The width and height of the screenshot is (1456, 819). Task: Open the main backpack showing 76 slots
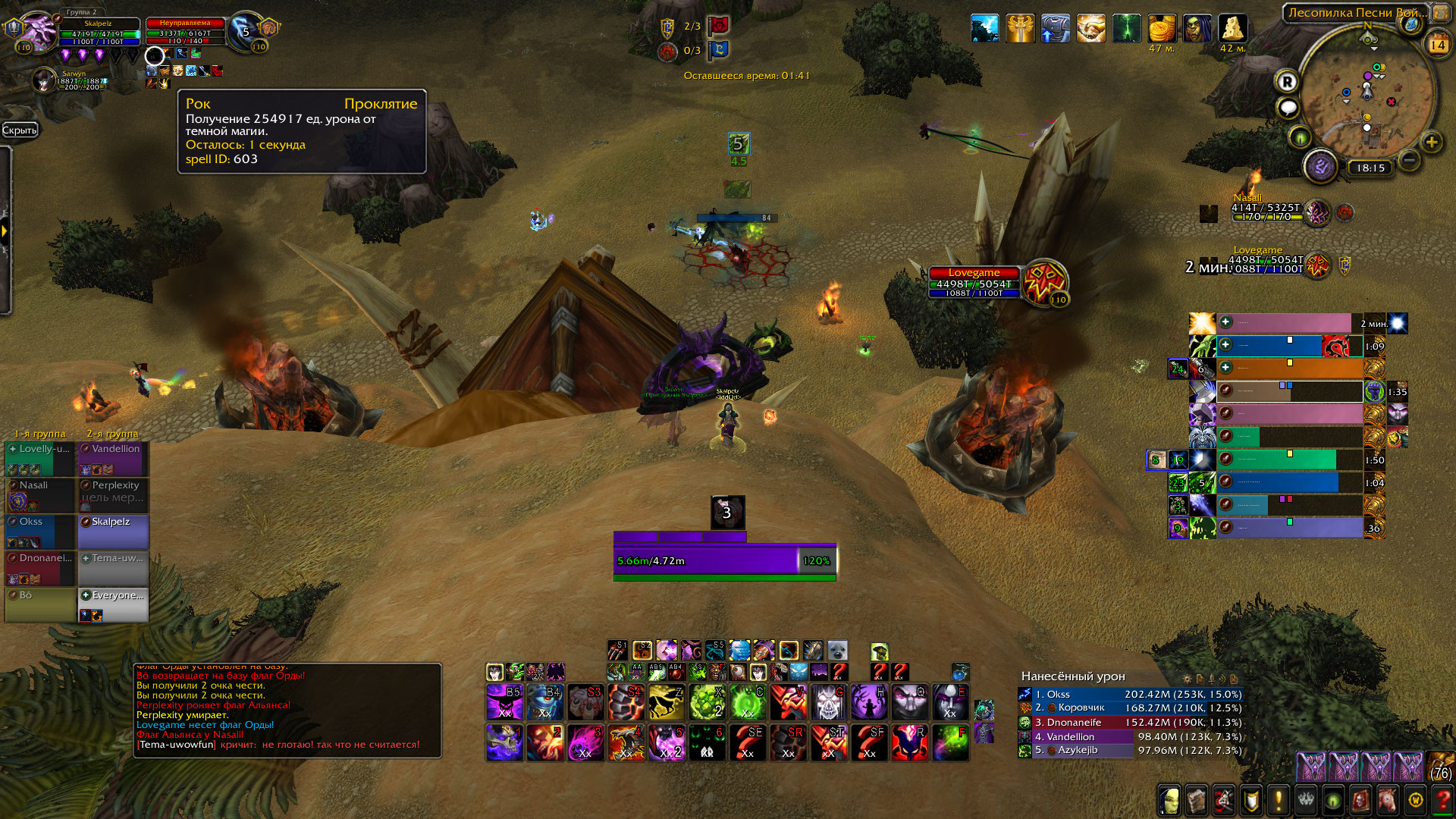(1441, 766)
